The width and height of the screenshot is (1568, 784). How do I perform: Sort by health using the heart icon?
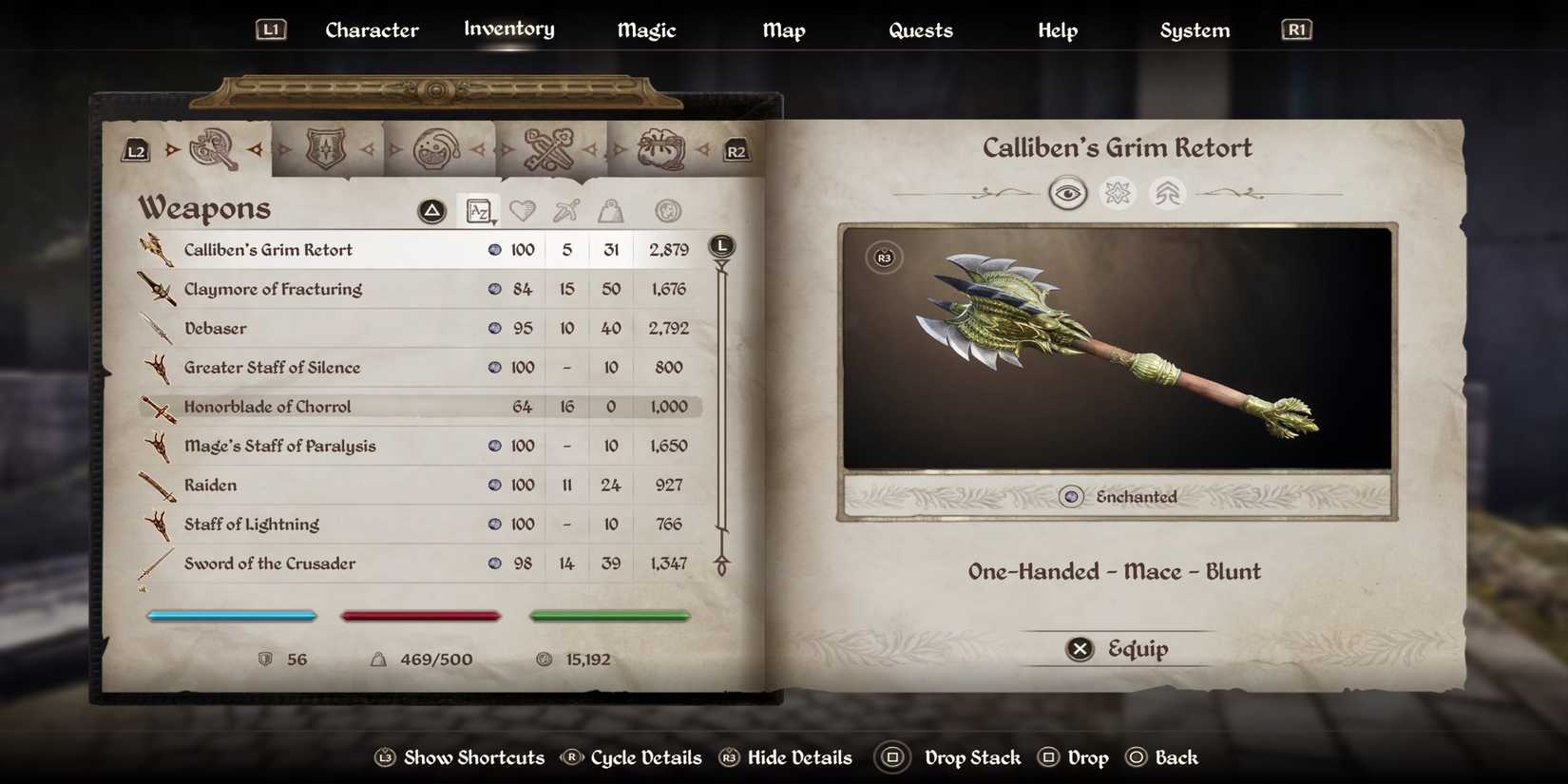(523, 210)
